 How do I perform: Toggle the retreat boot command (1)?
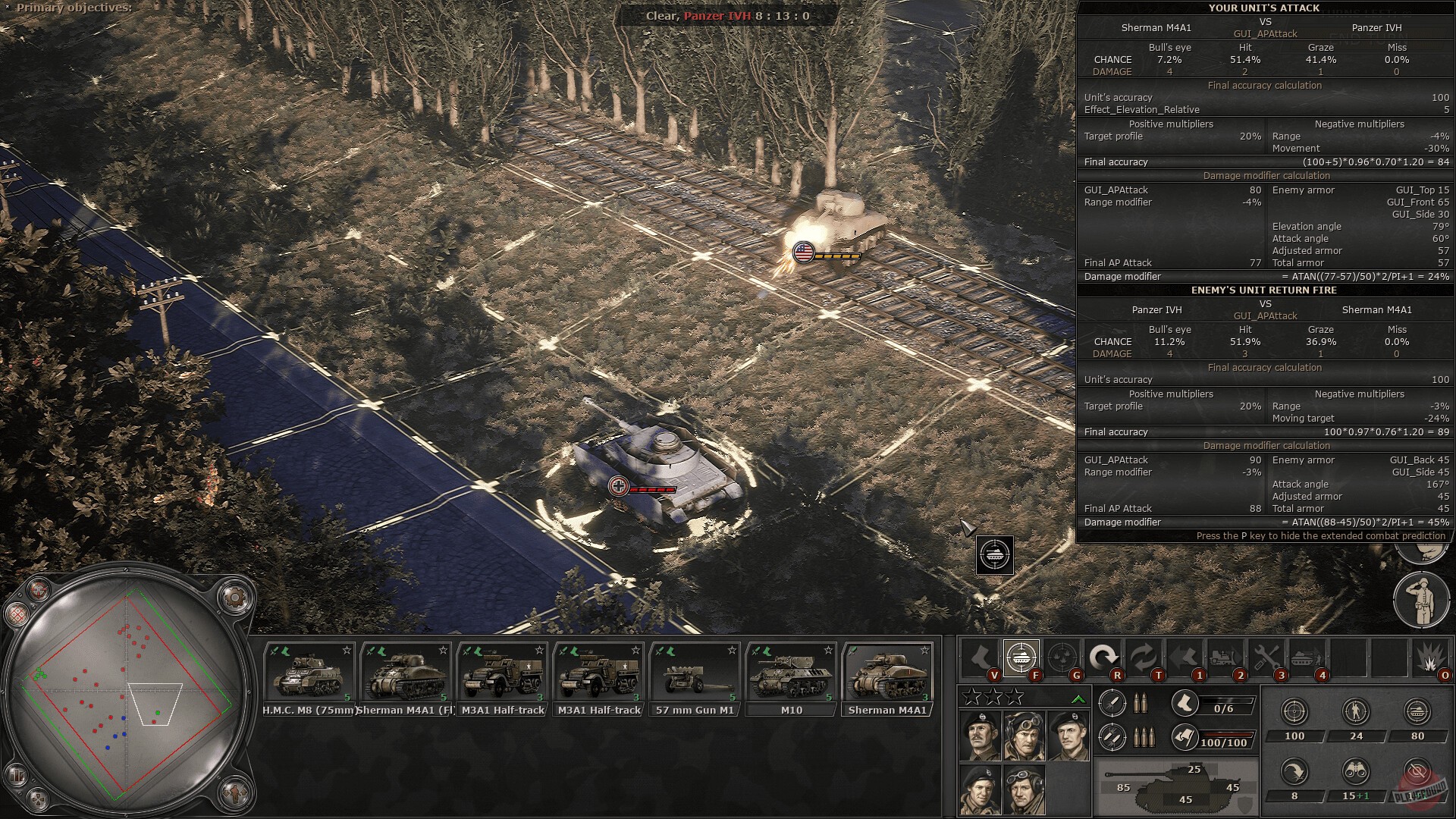(x=1184, y=657)
